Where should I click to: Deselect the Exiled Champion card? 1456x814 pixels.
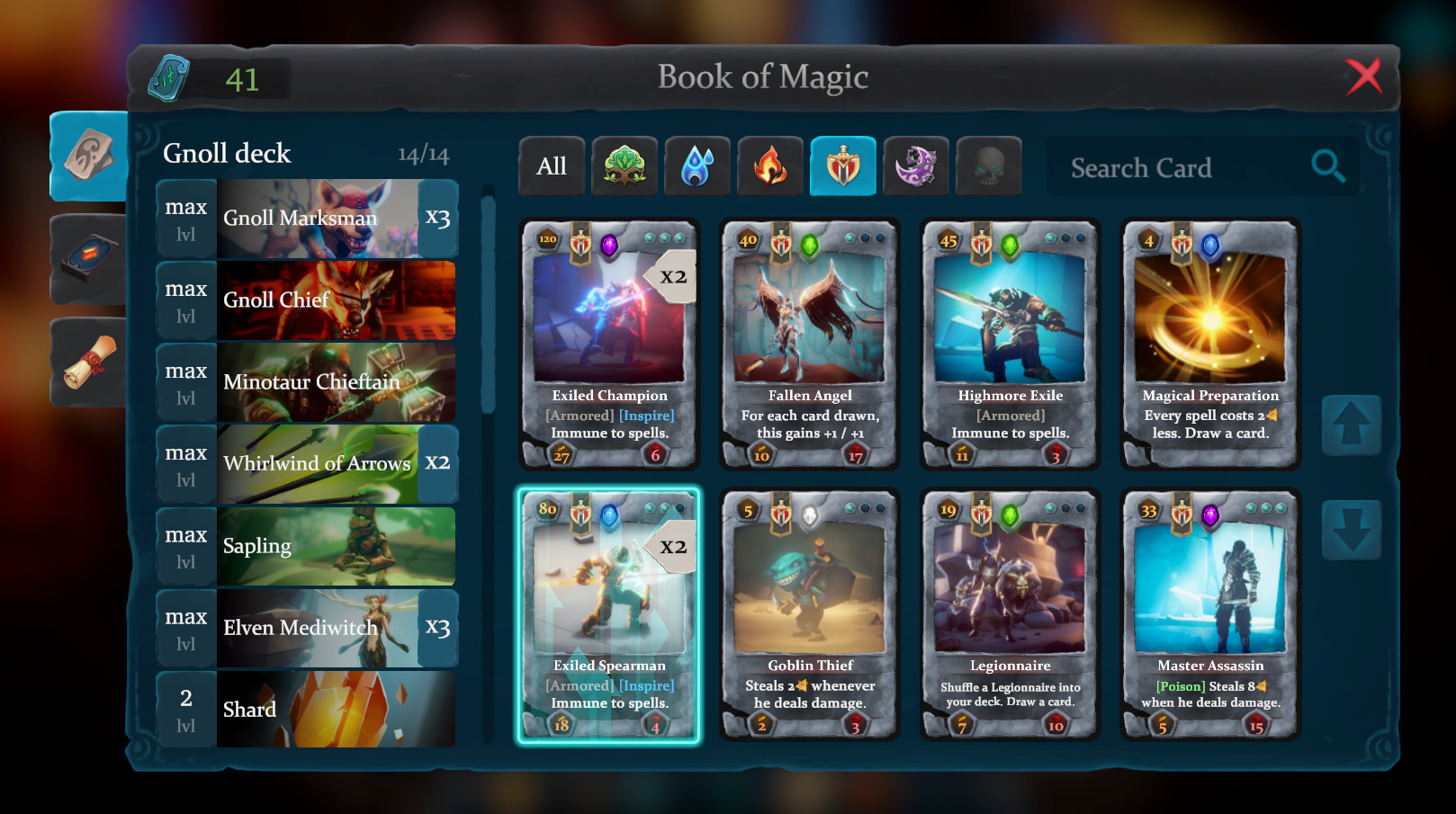[x=608, y=344]
